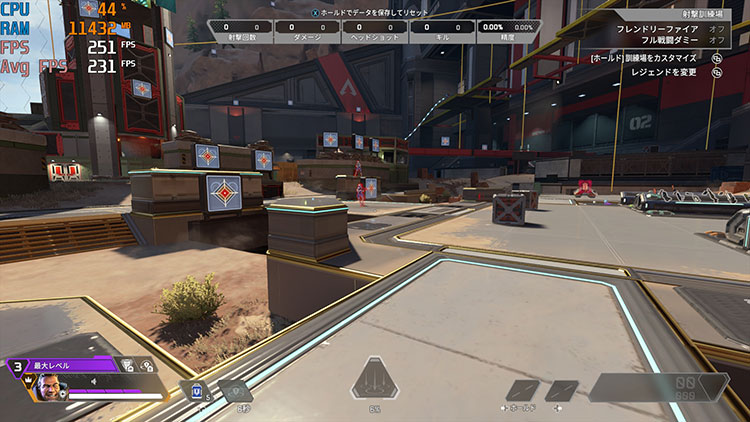Select the shield cell item slot

click(x=198, y=390)
